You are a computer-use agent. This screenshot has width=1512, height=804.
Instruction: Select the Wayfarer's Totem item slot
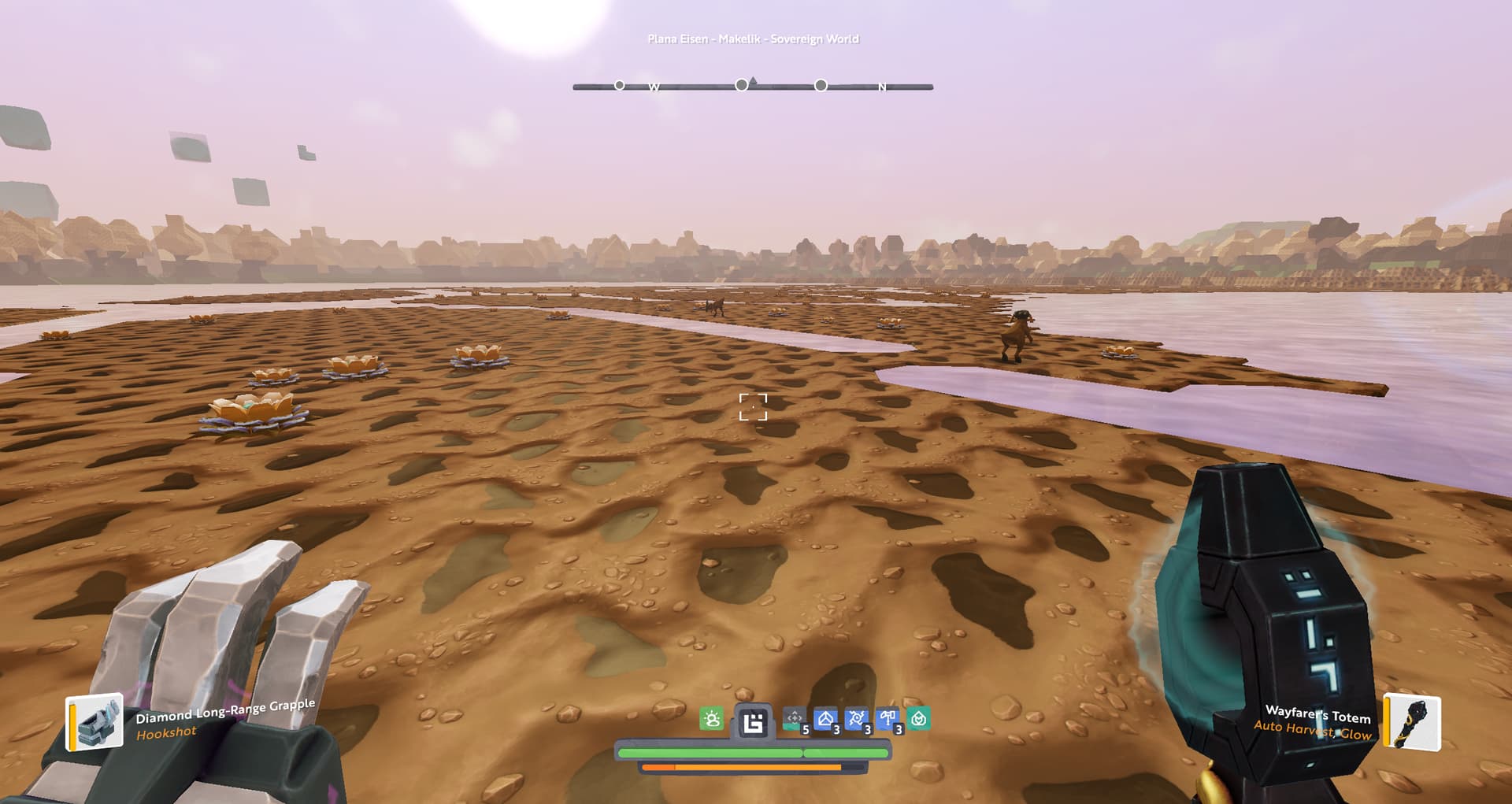[1413, 723]
